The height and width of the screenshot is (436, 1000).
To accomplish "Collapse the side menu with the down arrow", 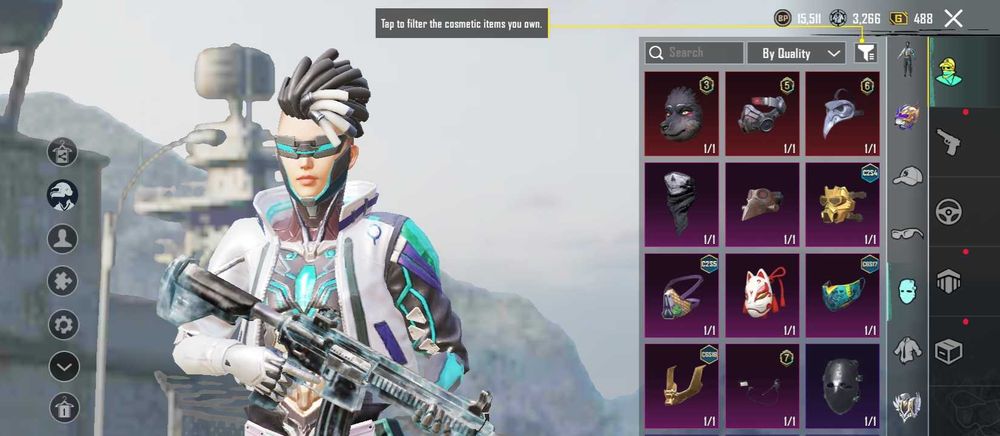I will (x=64, y=367).
